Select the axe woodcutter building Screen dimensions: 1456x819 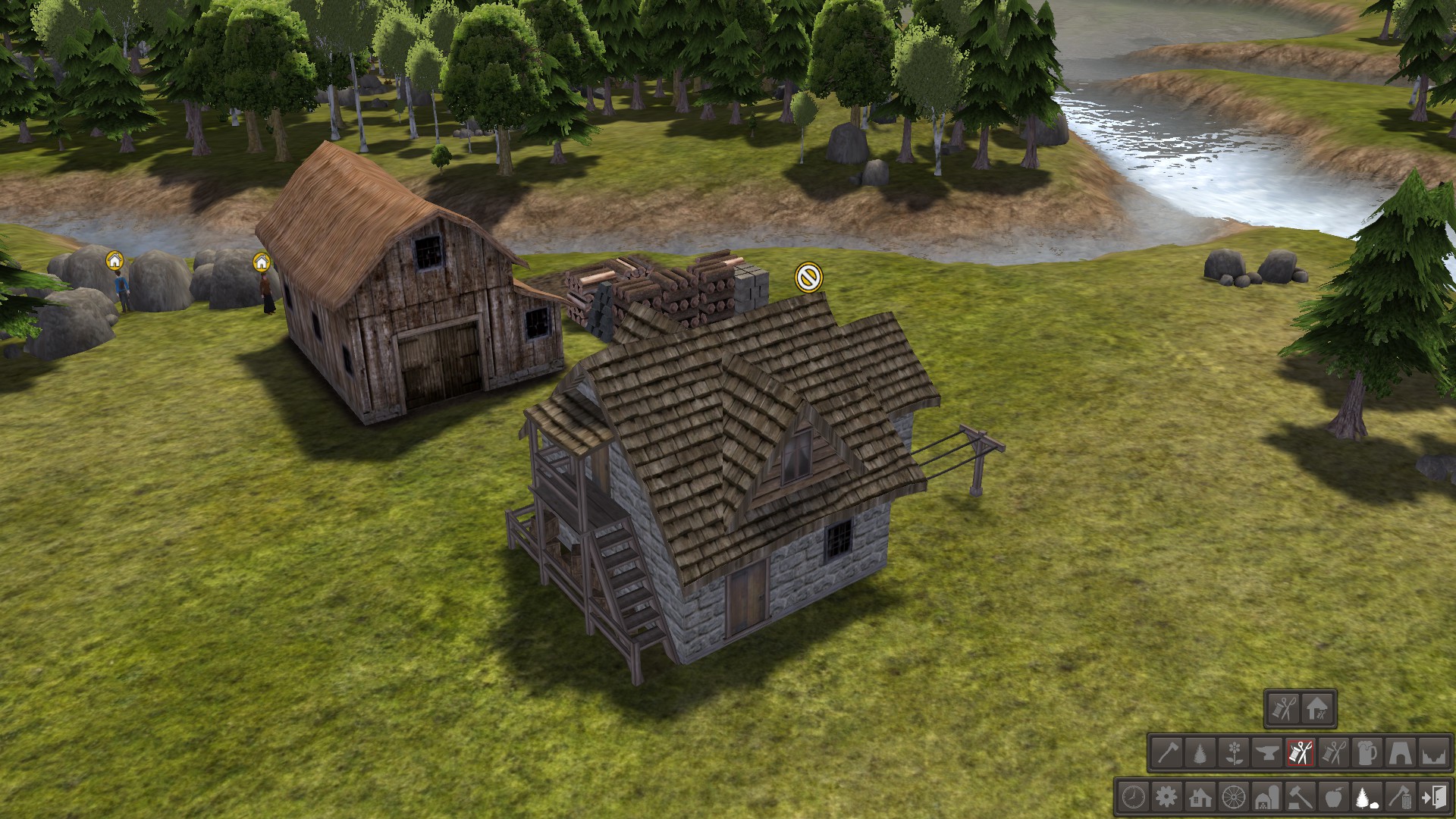(1166, 754)
